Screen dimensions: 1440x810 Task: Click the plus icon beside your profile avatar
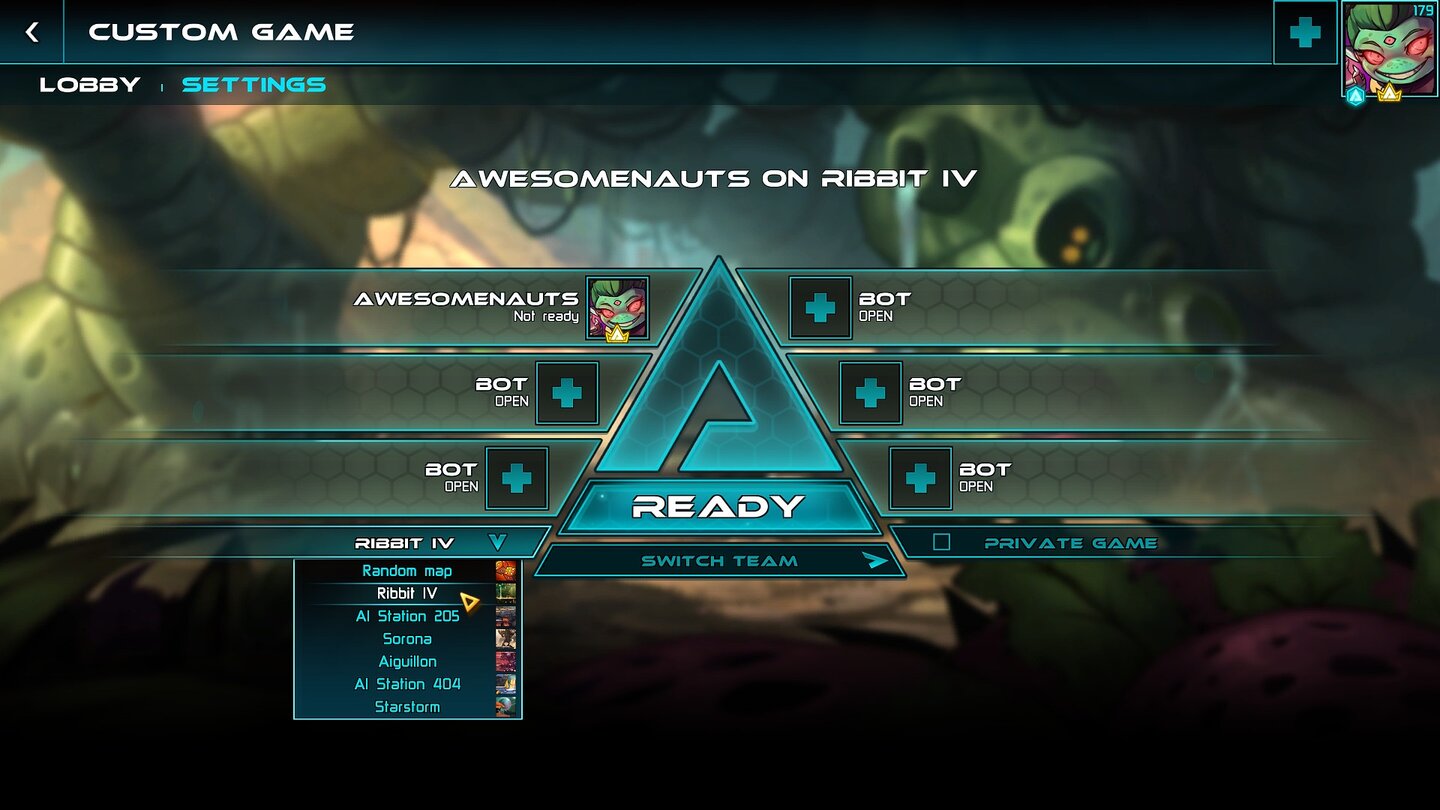(x=1304, y=31)
